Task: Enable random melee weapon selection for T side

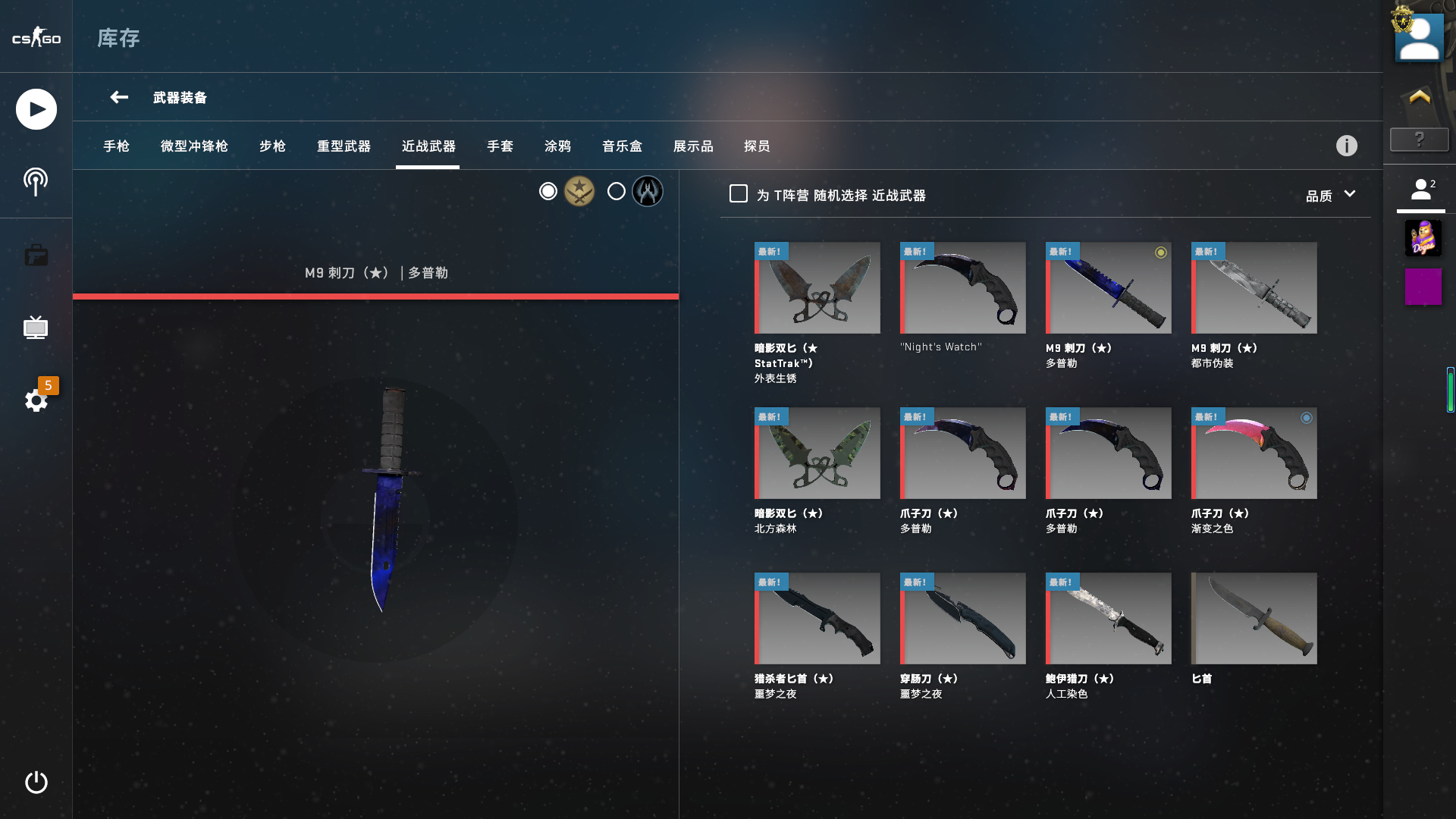Action: 737,194
